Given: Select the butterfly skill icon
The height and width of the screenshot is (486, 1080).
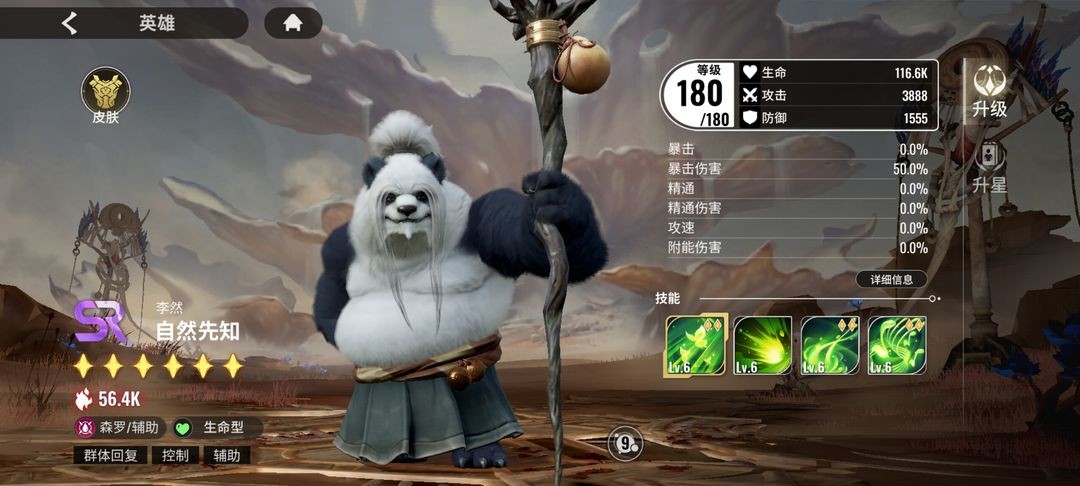Looking at the screenshot, I should (x=696, y=346).
